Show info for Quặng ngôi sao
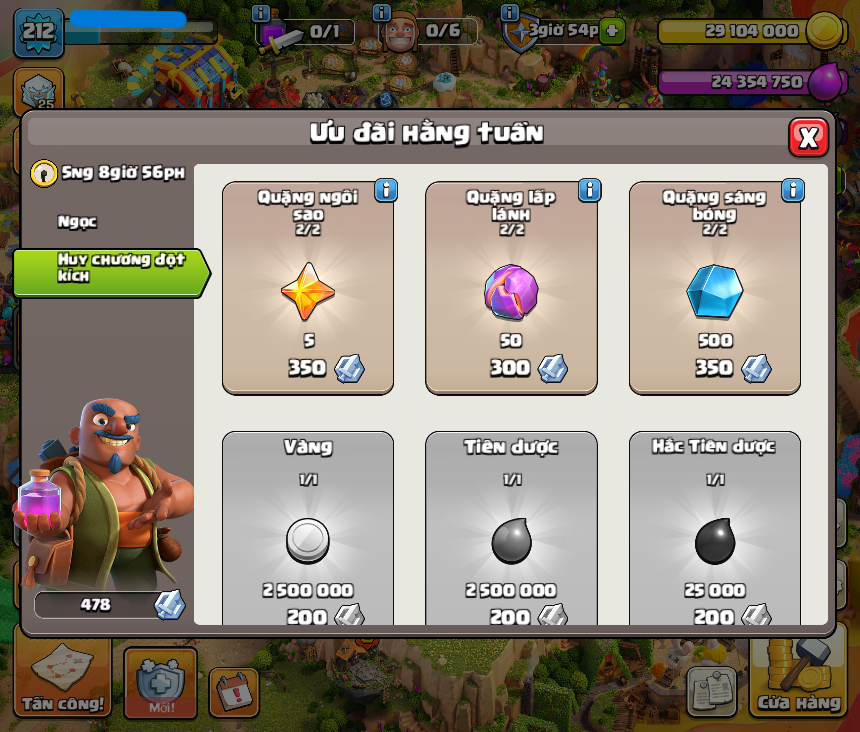Viewport: 860px width, 732px height. [386, 190]
